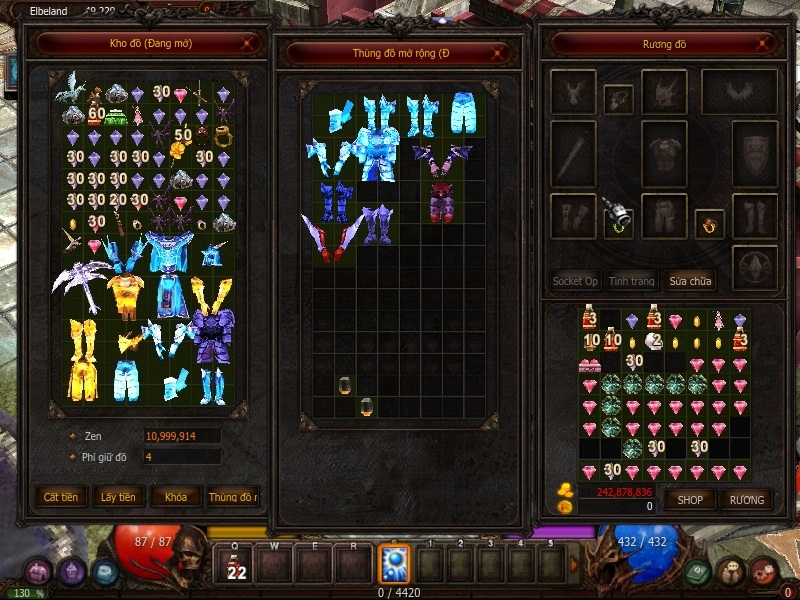Open the Thùng đồ expanded storage button

tap(233, 496)
